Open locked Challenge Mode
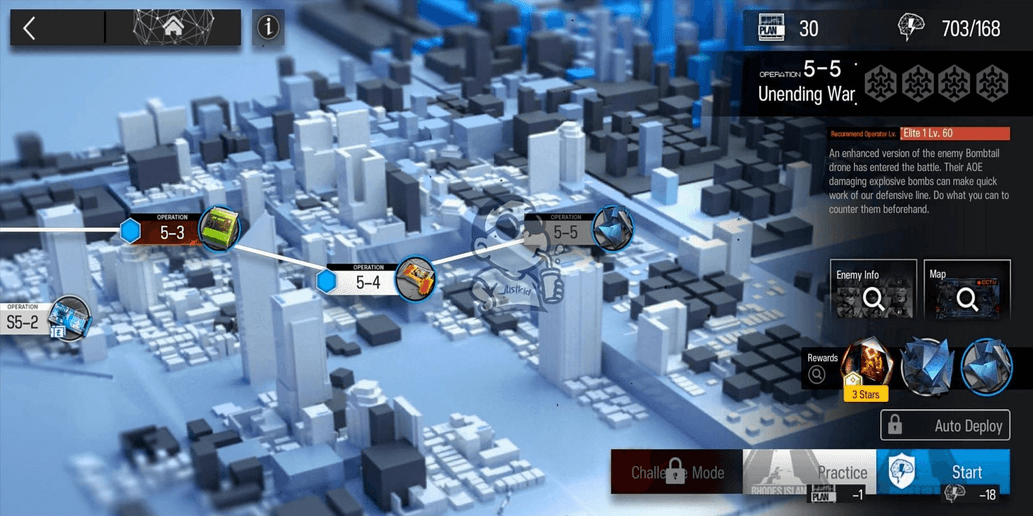 tap(676, 471)
